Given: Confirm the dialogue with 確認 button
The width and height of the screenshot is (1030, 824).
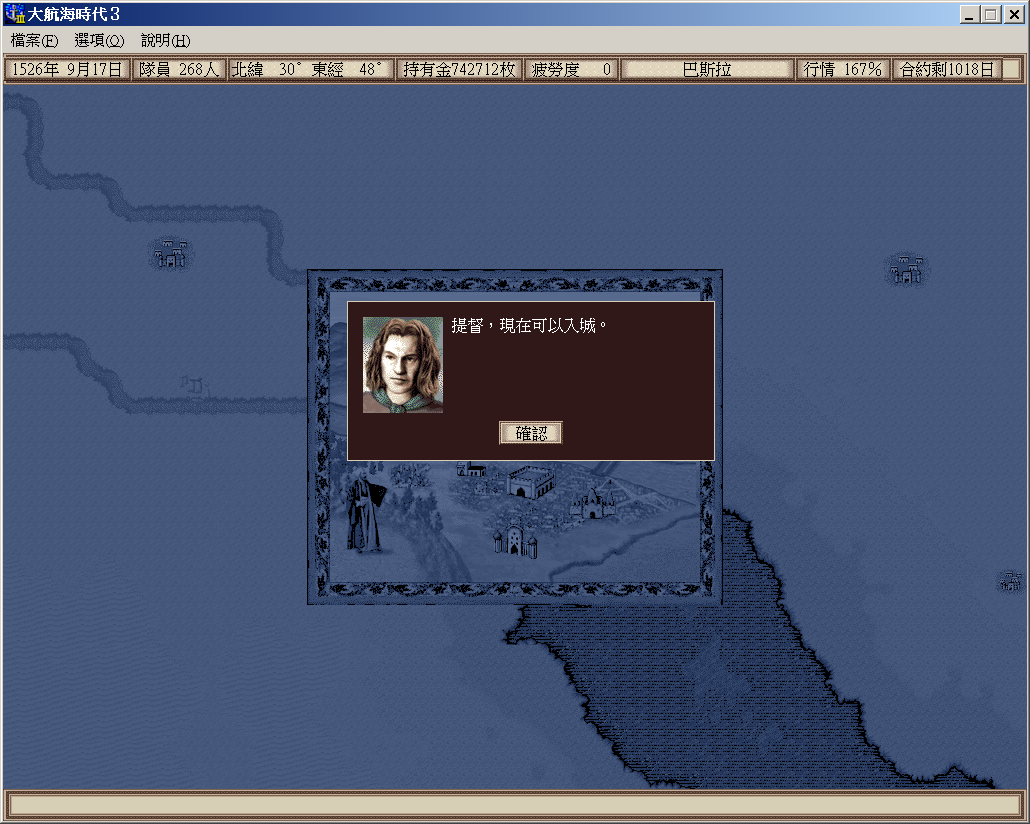Looking at the screenshot, I should point(531,433).
